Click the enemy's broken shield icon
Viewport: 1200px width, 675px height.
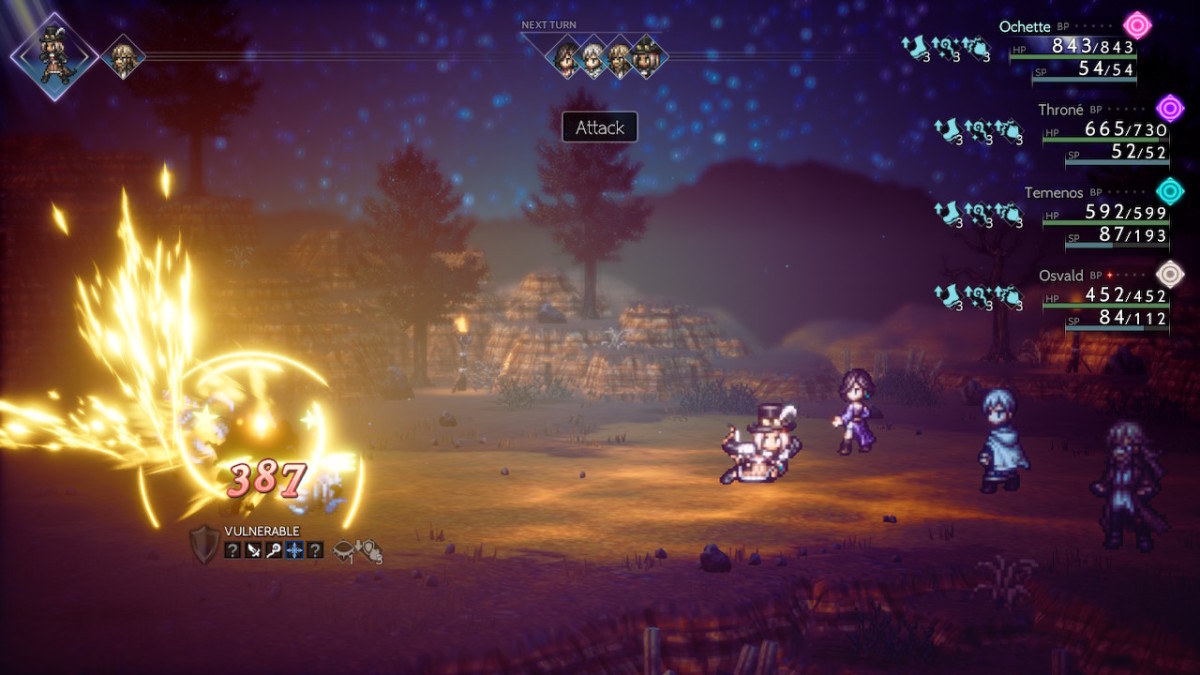click(x=204, y=543)
